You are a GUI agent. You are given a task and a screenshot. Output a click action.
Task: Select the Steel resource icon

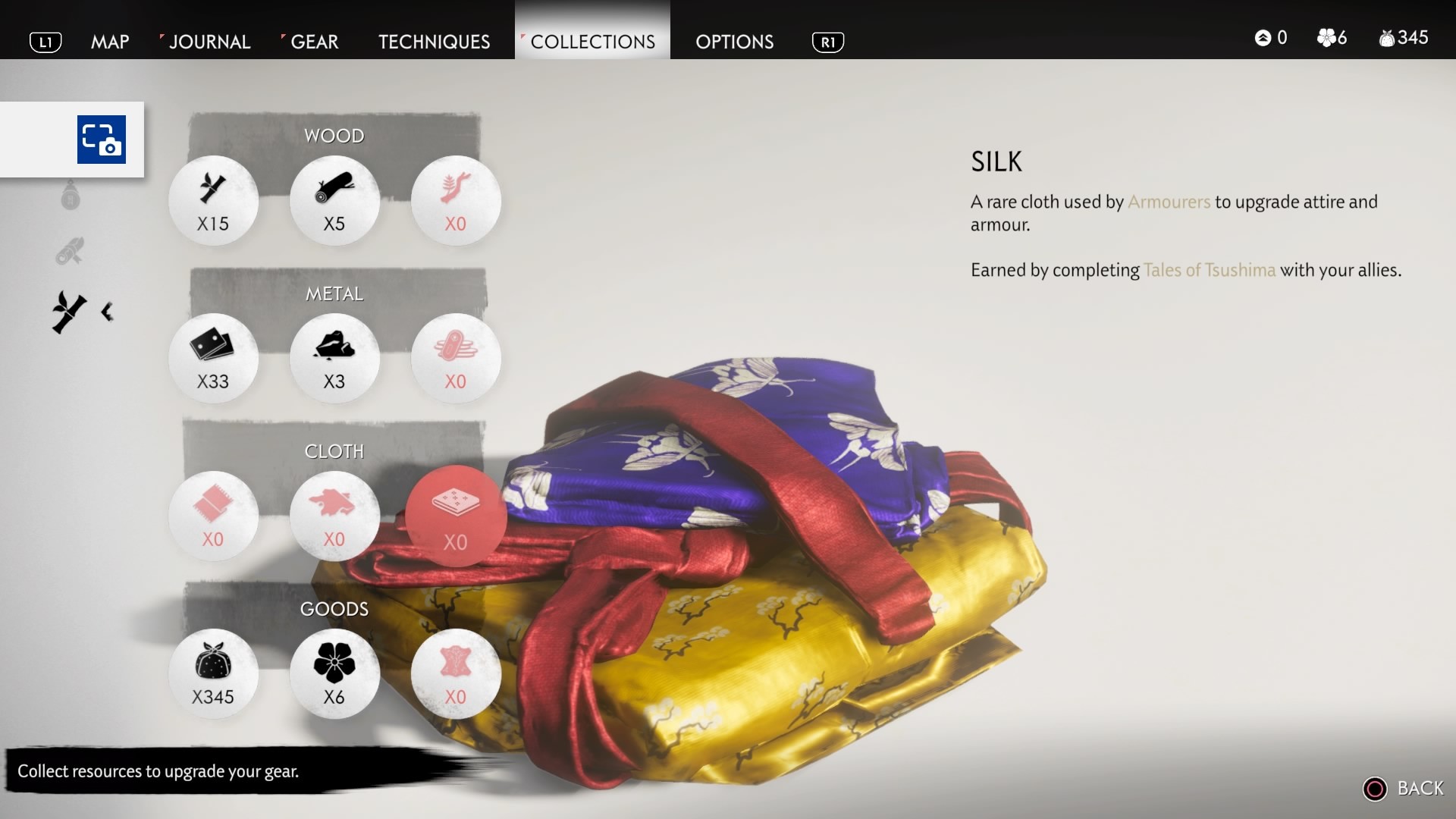(x=334, y=358)
